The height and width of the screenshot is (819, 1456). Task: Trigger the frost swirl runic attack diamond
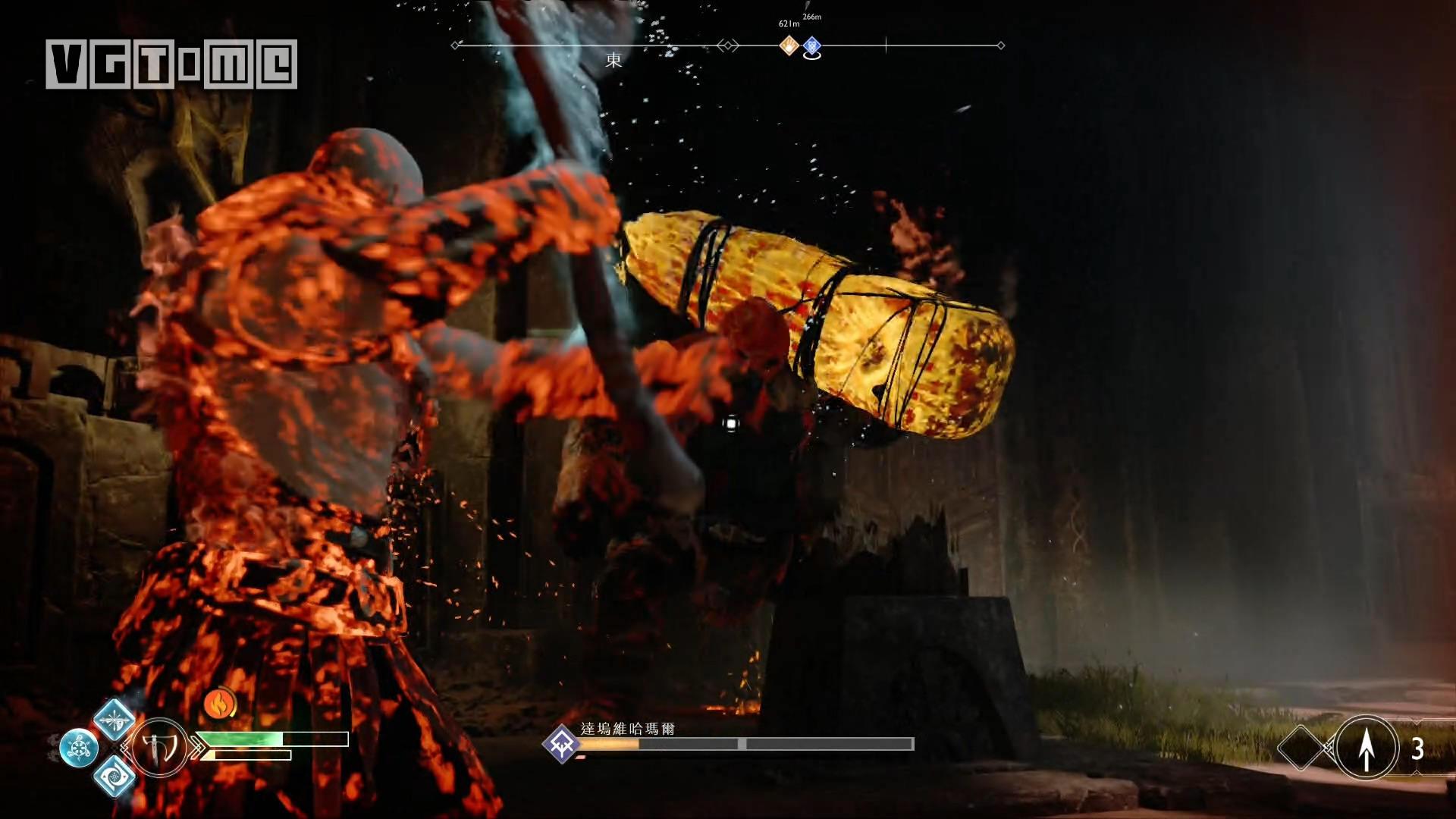(115, 775)
